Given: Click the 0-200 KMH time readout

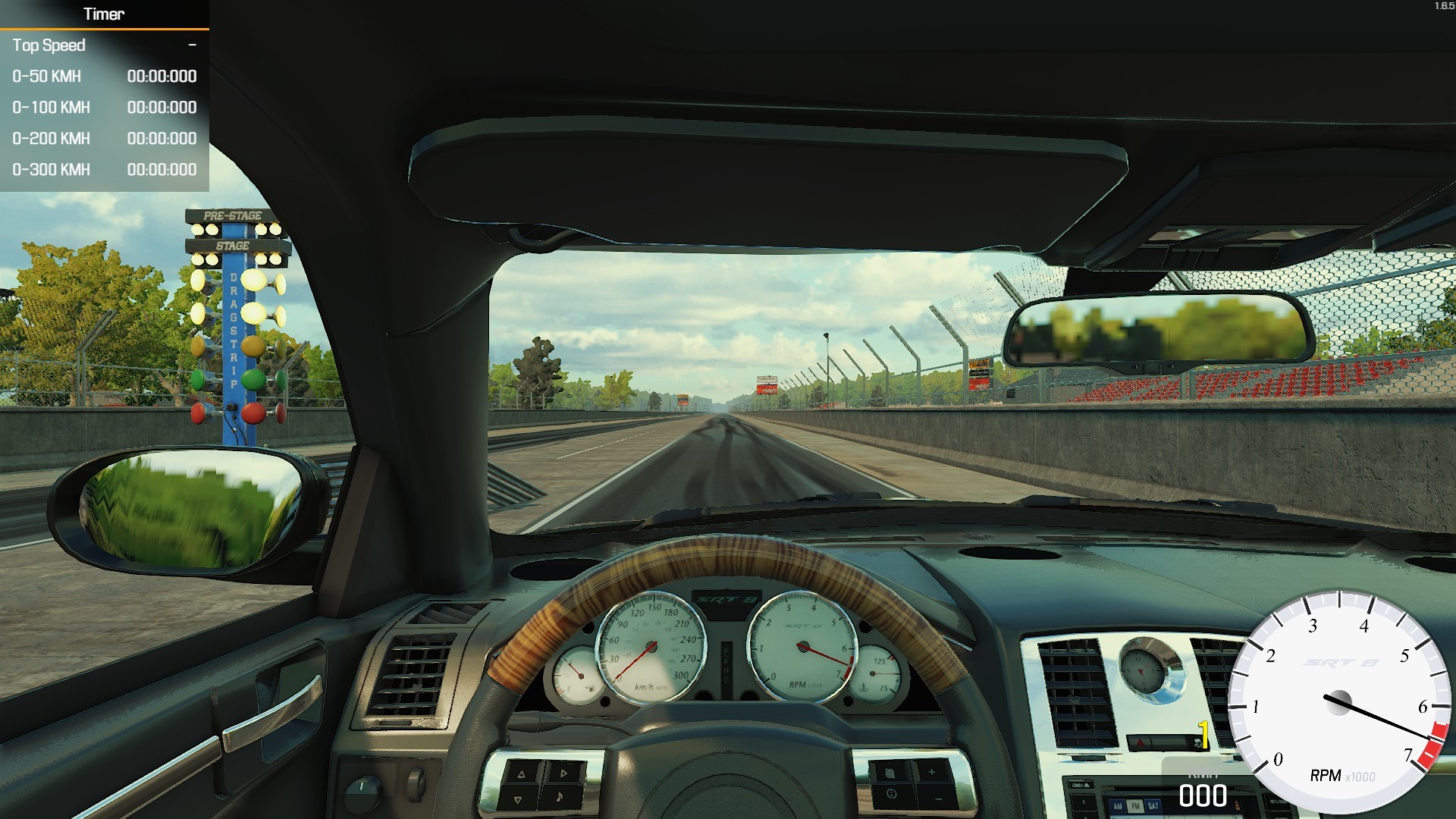Looking at the screenshot, I should (162, 138).
